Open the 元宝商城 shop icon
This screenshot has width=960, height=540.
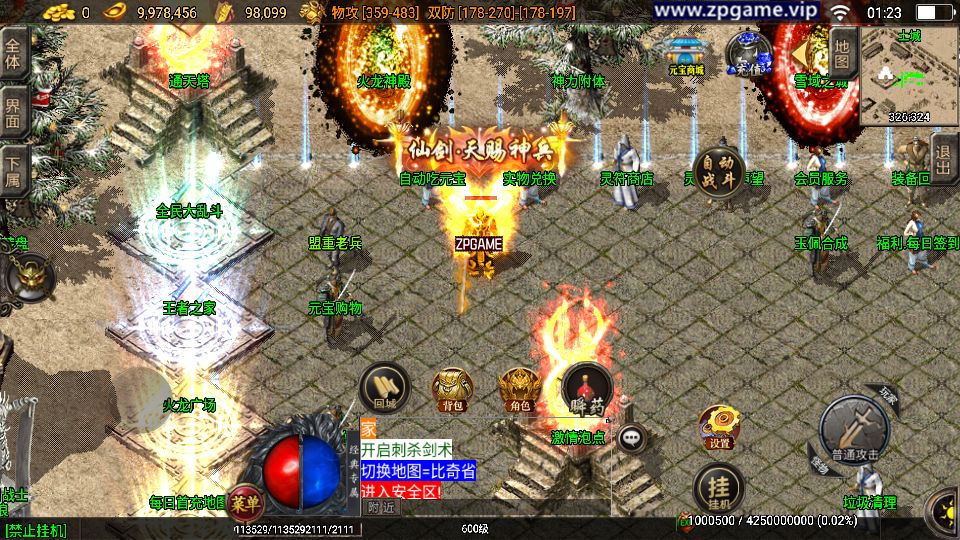(x=686, y=55)
